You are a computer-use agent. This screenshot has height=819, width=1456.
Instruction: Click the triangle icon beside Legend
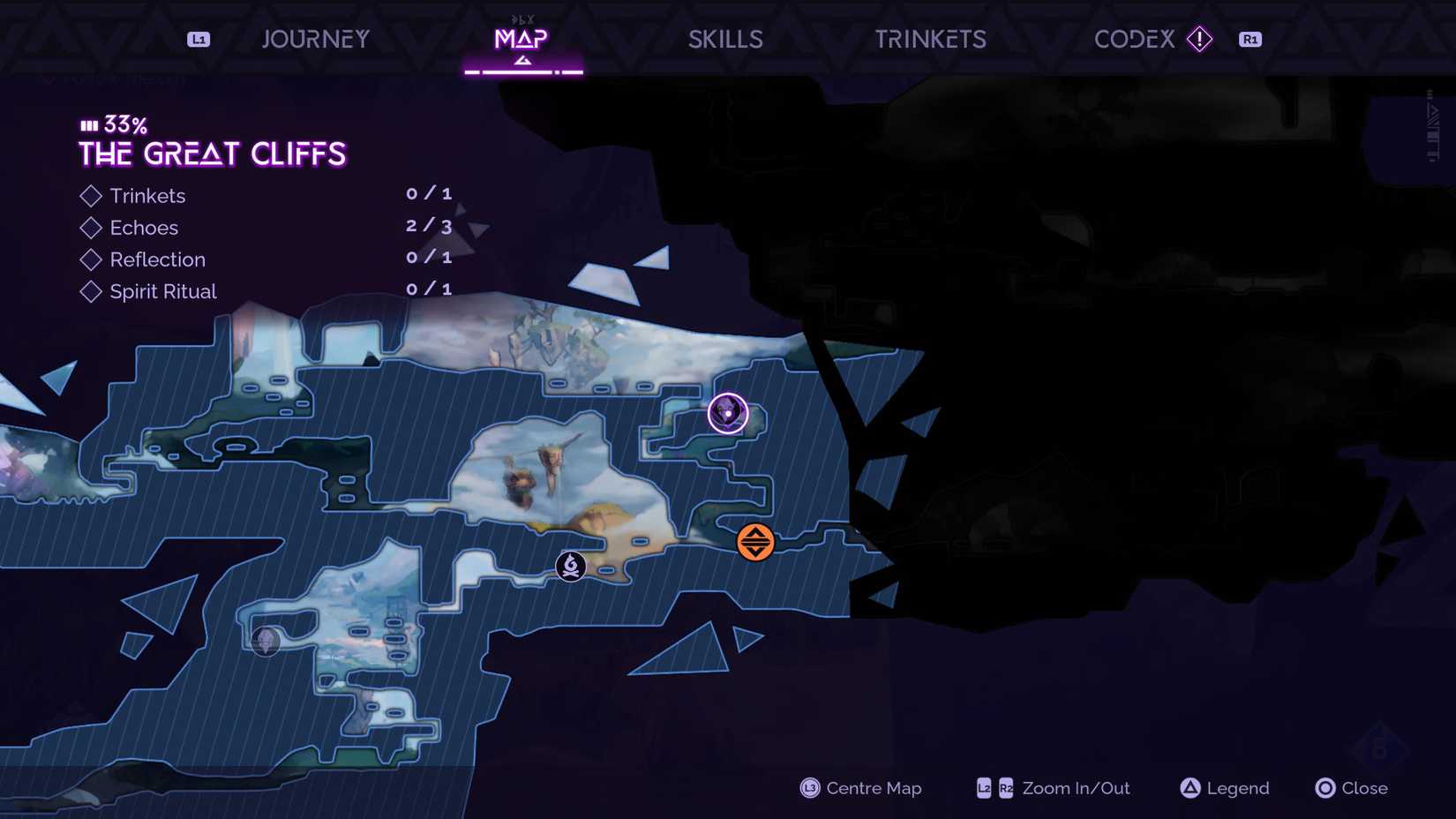(x=1190, y=788)
